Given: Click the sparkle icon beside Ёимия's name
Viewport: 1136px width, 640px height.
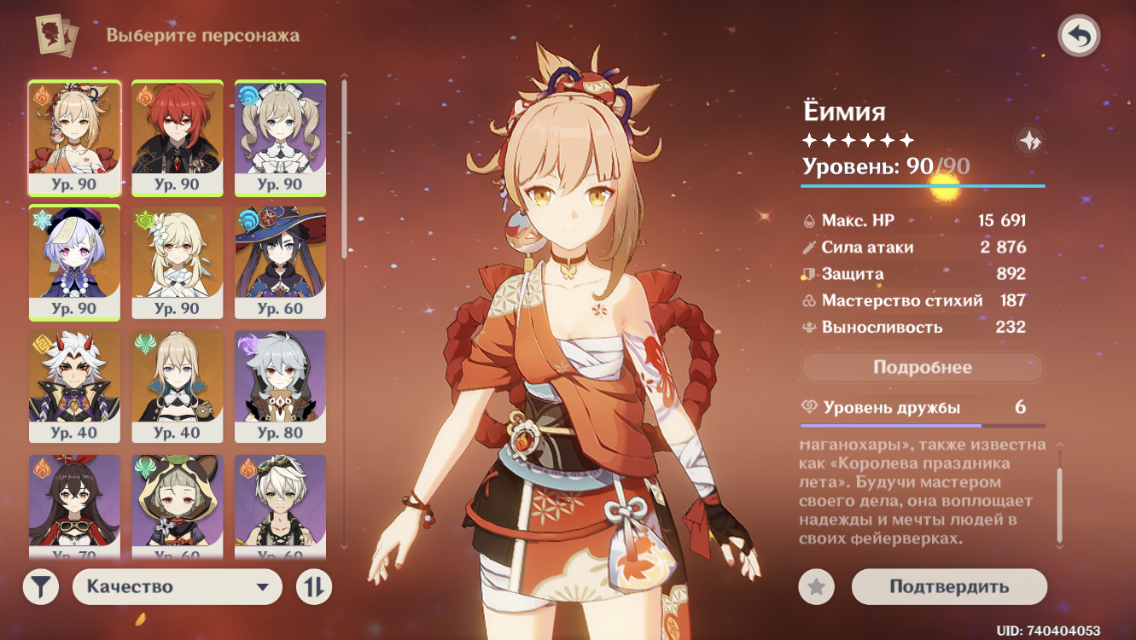Looking at the screenshot, I should pos(1028,141).
